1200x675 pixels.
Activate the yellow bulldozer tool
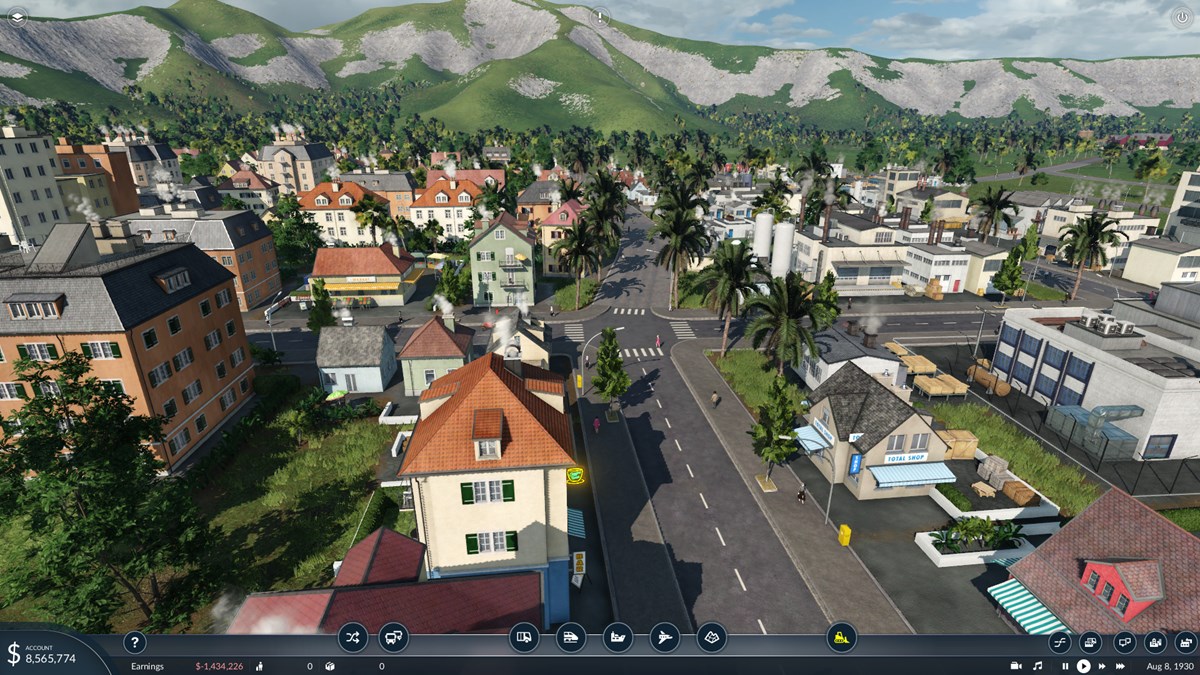pyautogui.click(x=841, y=637)
